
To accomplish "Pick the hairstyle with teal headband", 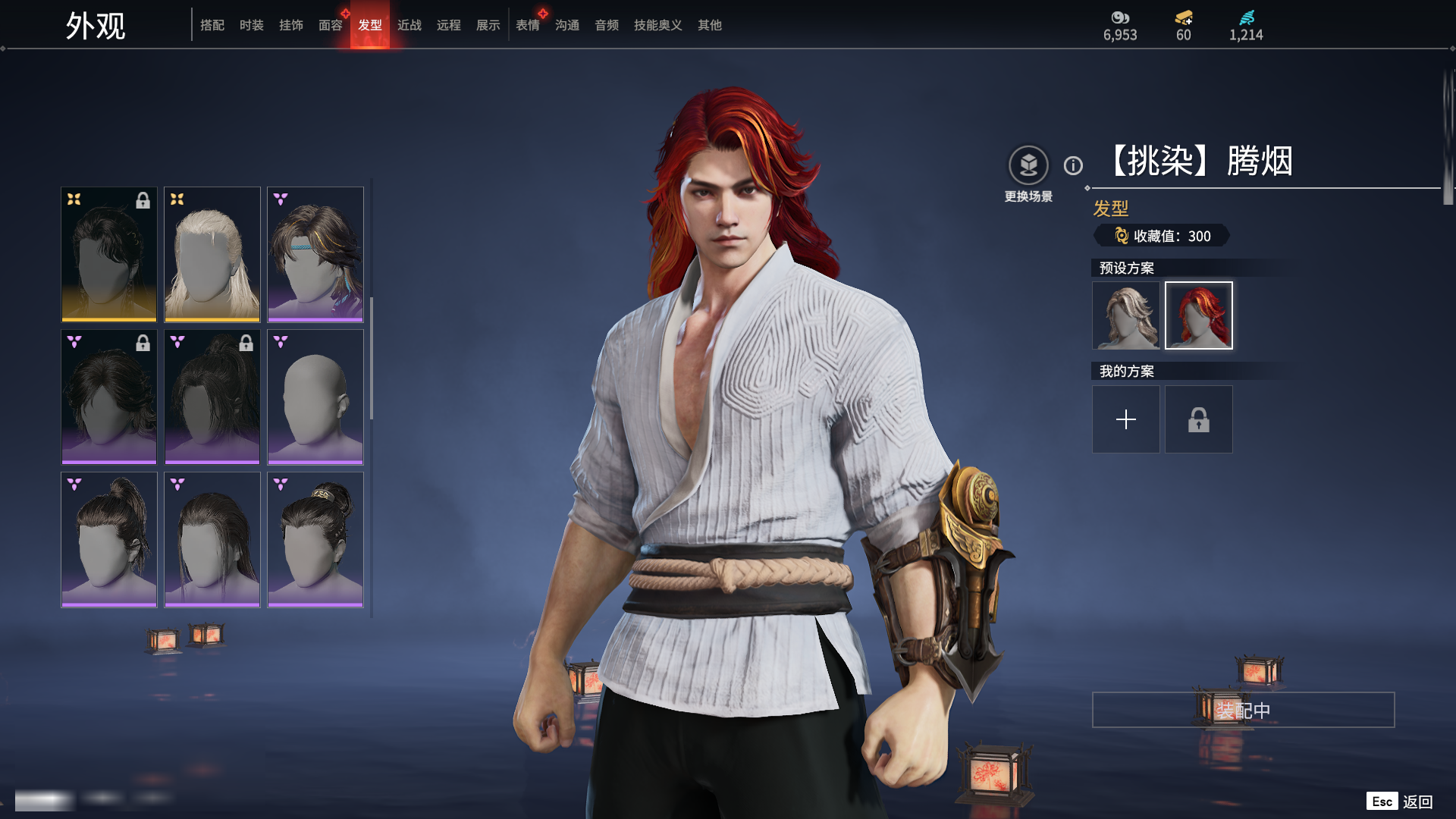I will [315, 254].
